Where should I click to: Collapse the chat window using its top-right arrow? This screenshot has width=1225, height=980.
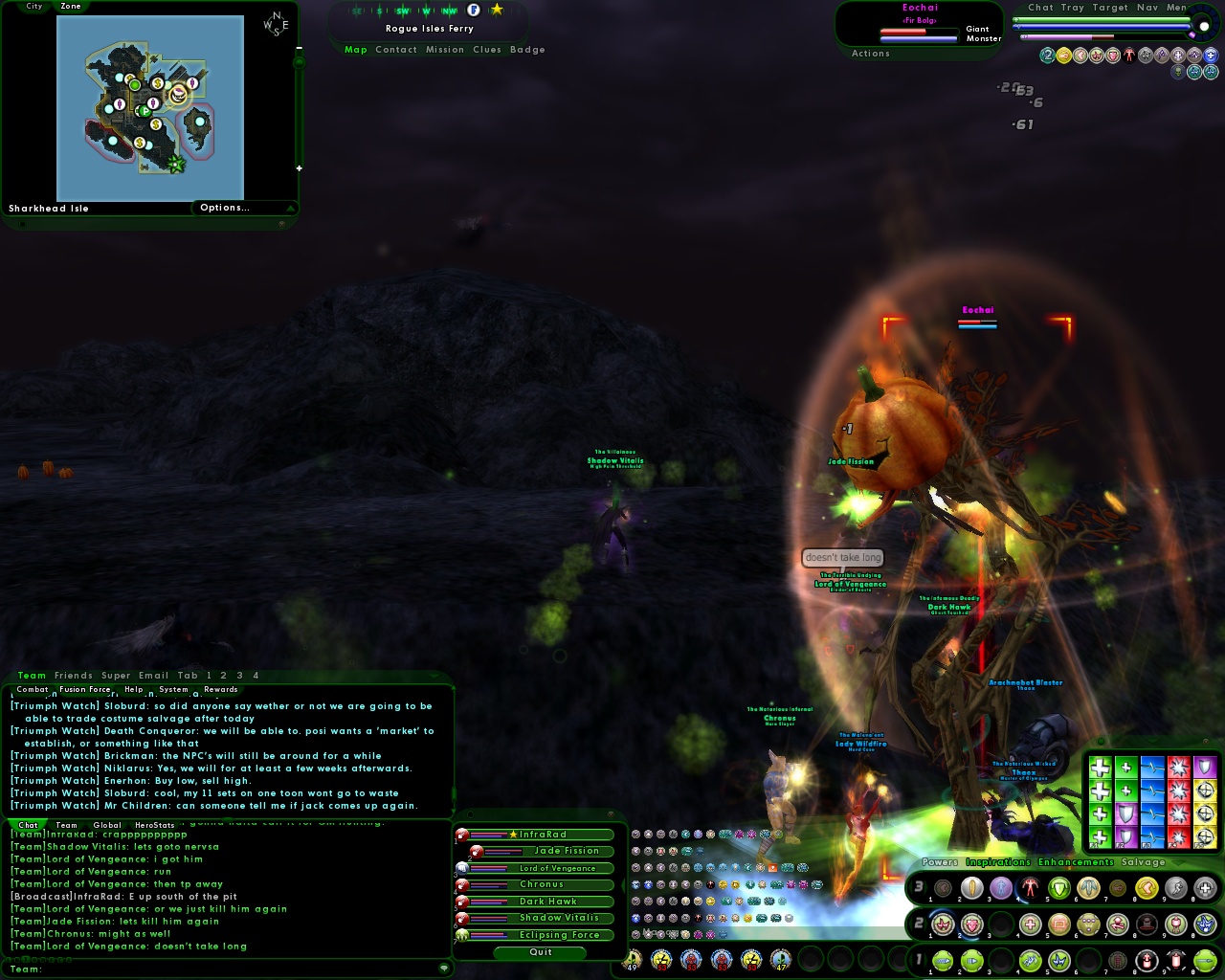click(433, 676)
